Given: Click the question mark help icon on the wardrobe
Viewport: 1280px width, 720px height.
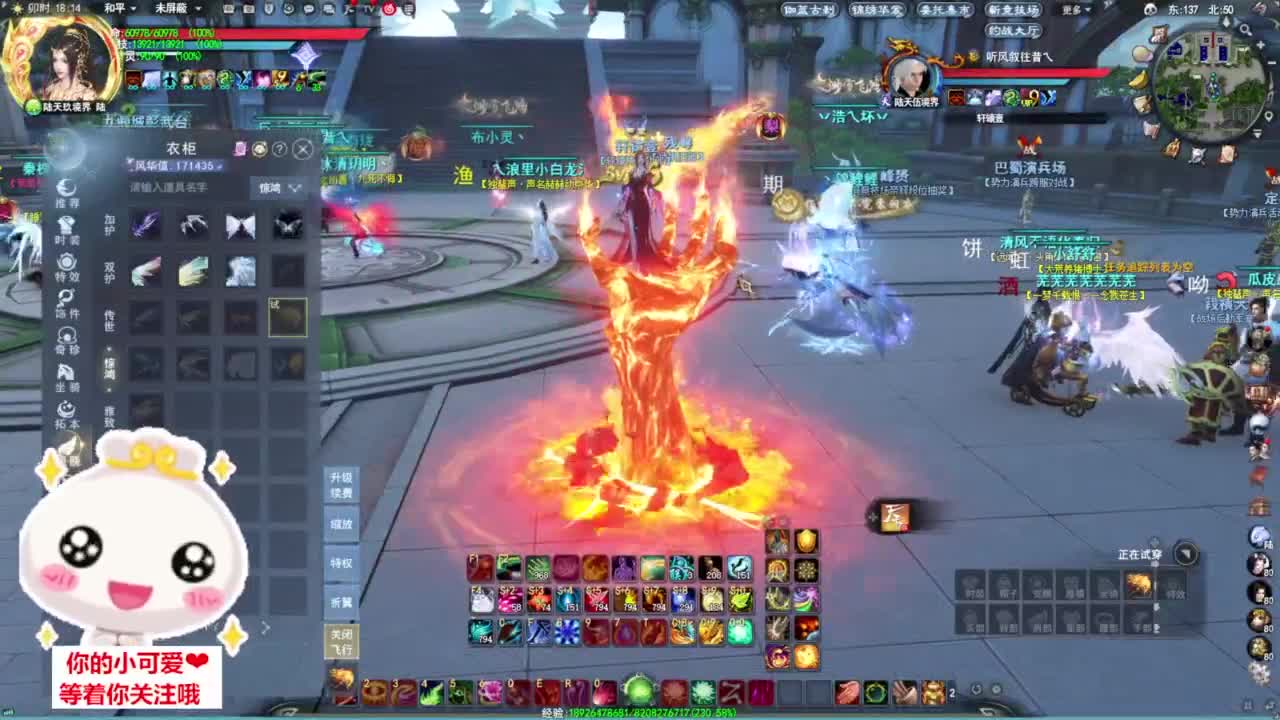Looking at the screenshot, I should click(279, 148).
